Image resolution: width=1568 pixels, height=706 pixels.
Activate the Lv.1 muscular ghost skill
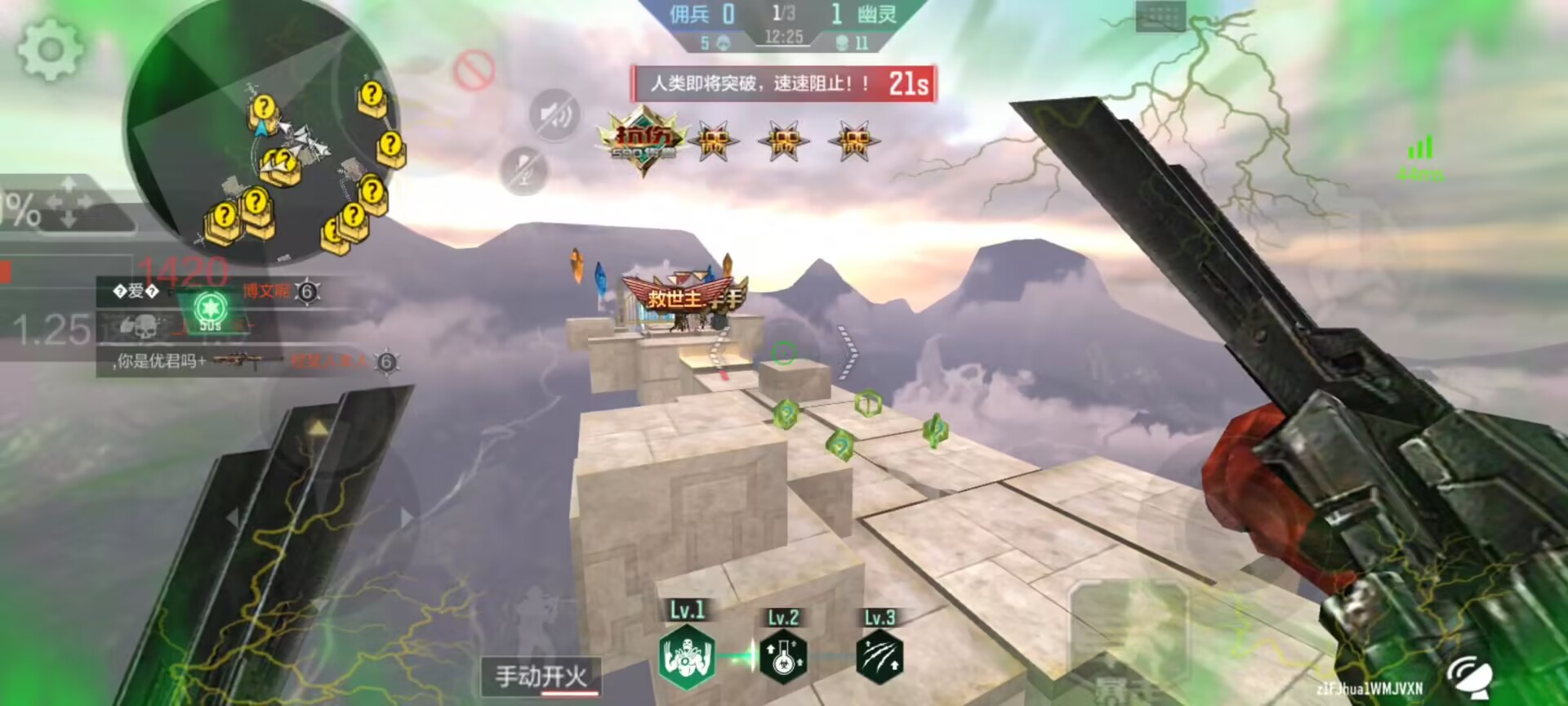click(687, 656)
